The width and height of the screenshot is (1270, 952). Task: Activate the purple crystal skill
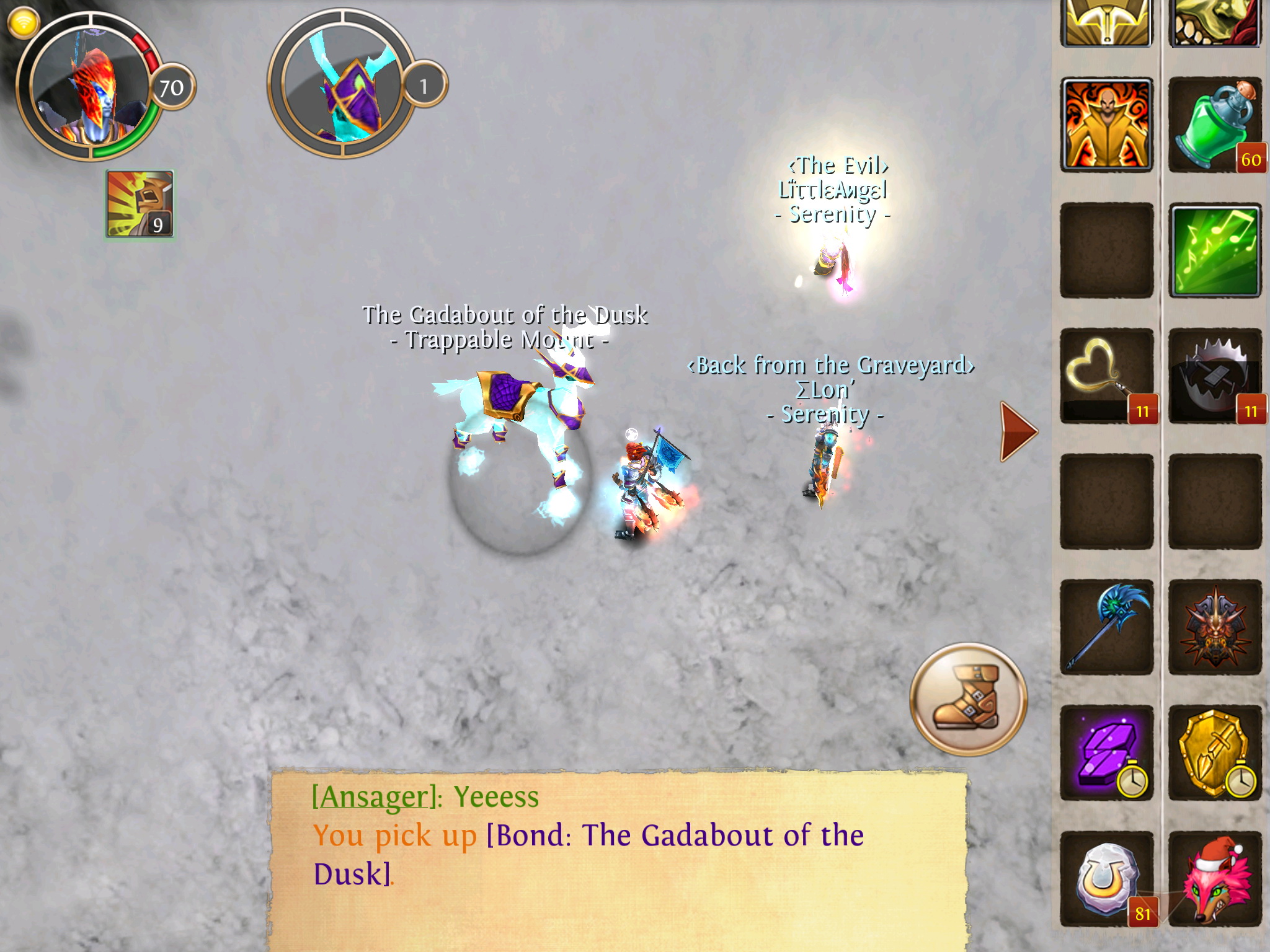[1107, 752]
